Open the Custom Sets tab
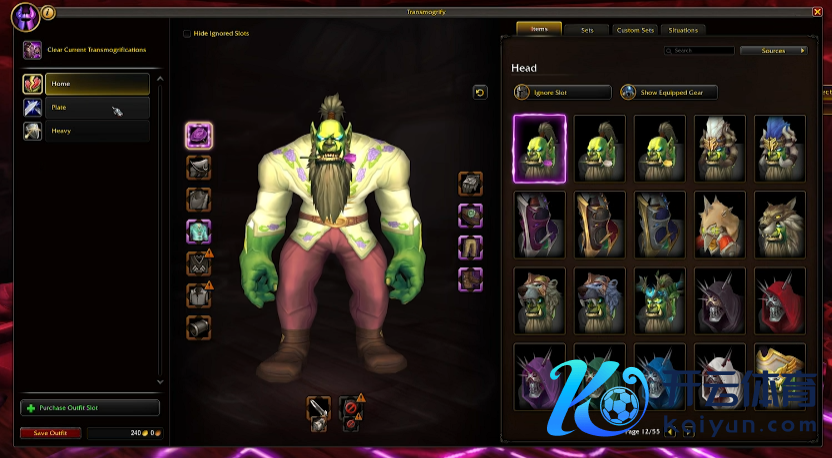This screenshot has width=832, height=458. point(635,30)
